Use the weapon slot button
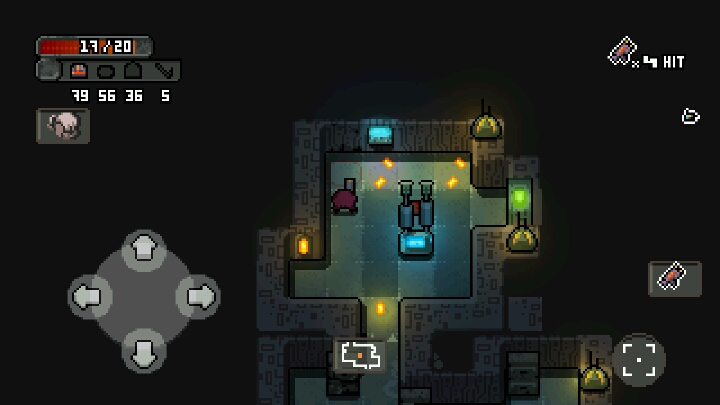The image size is (720, 405). tap(674, 277)
